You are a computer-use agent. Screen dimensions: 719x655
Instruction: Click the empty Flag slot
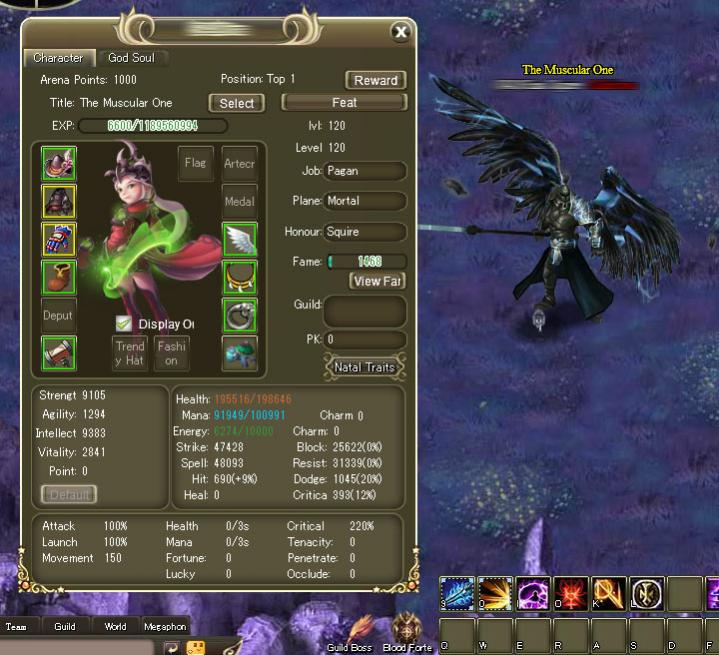coord(195,163)
